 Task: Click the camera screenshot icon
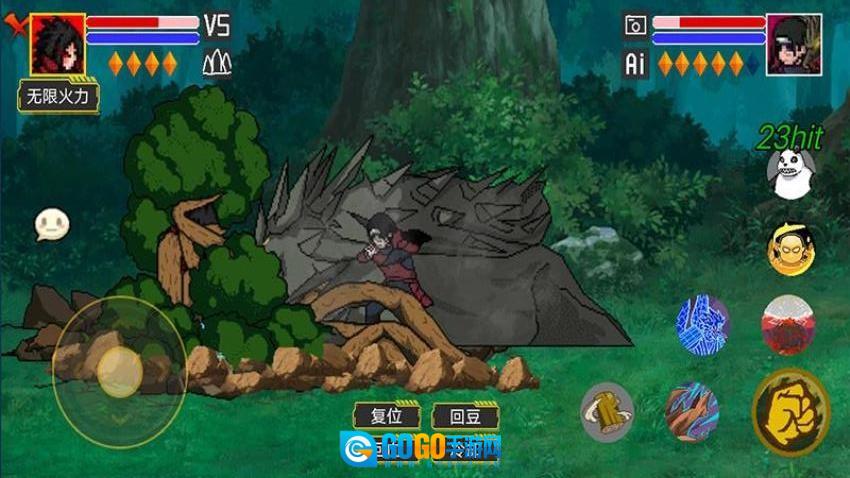(634, 26)
